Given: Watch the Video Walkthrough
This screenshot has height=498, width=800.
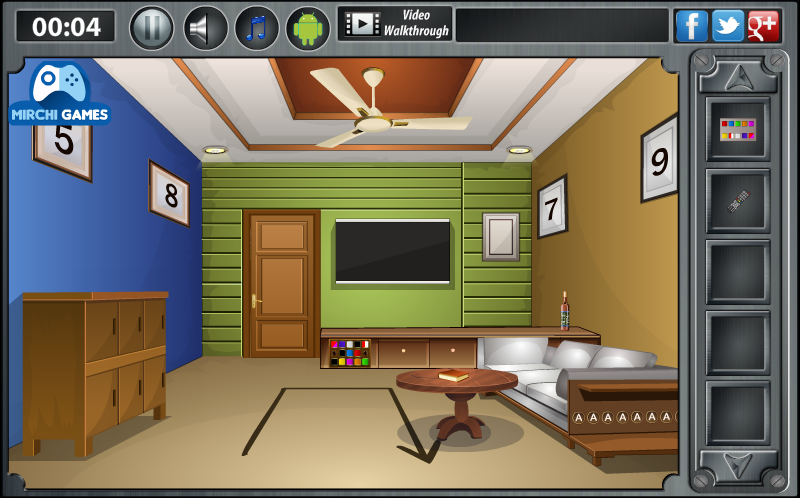Looking at the screenshot, I should point(395,24).
